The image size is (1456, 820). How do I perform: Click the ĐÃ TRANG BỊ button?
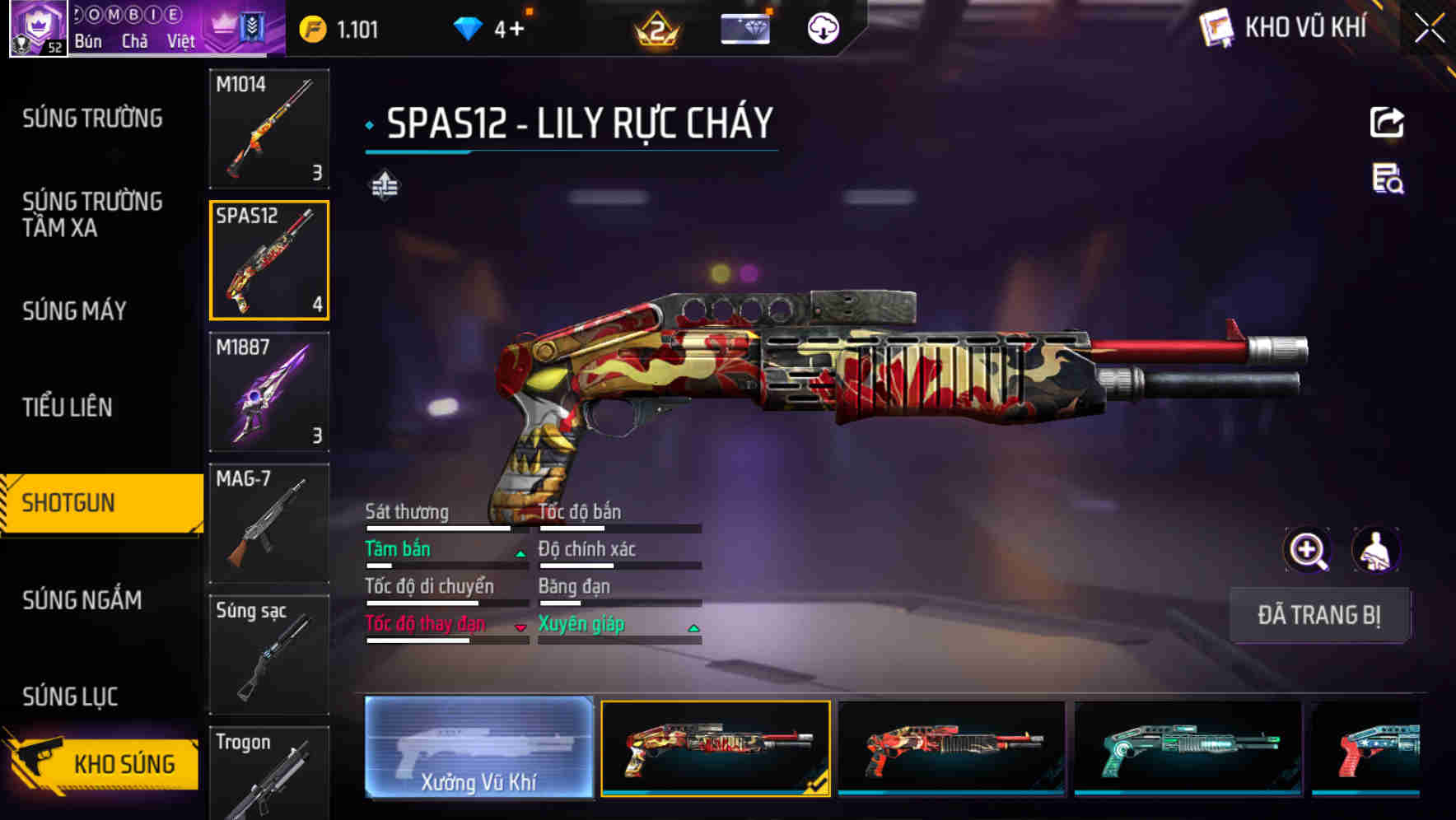click(1318, 615)
